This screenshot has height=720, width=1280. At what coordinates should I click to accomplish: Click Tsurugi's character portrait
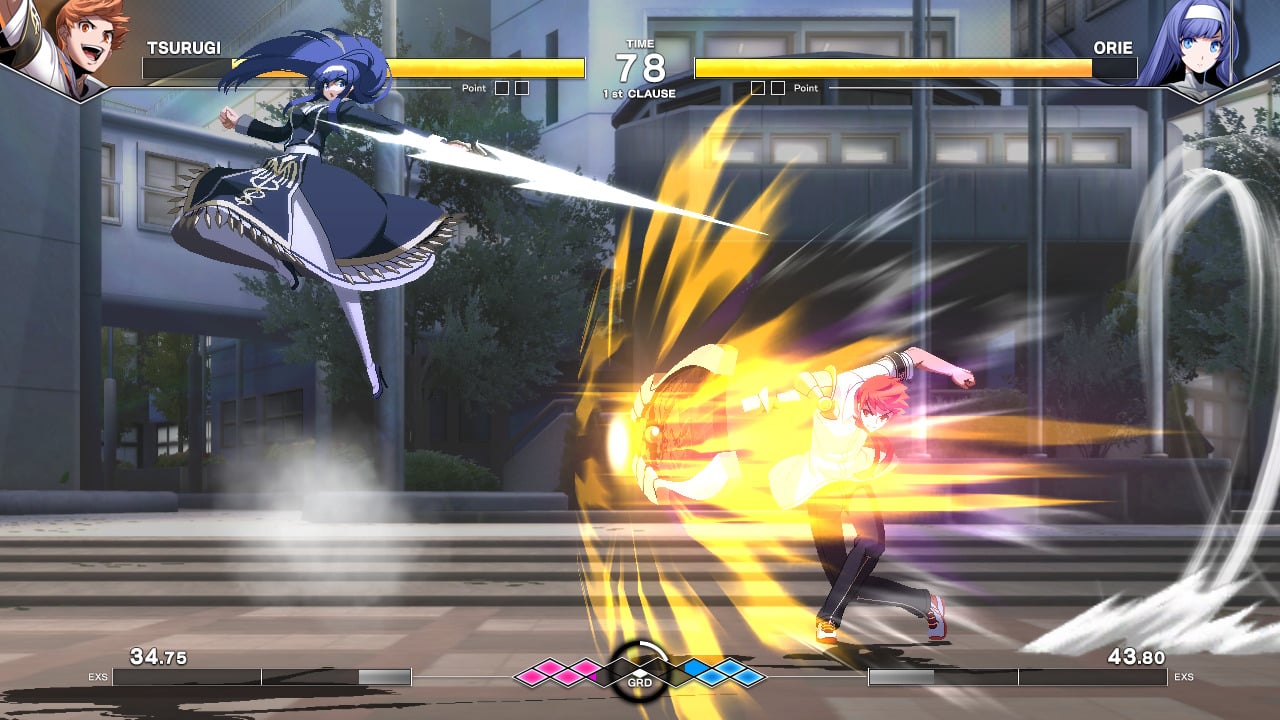[x=62, y=42]
